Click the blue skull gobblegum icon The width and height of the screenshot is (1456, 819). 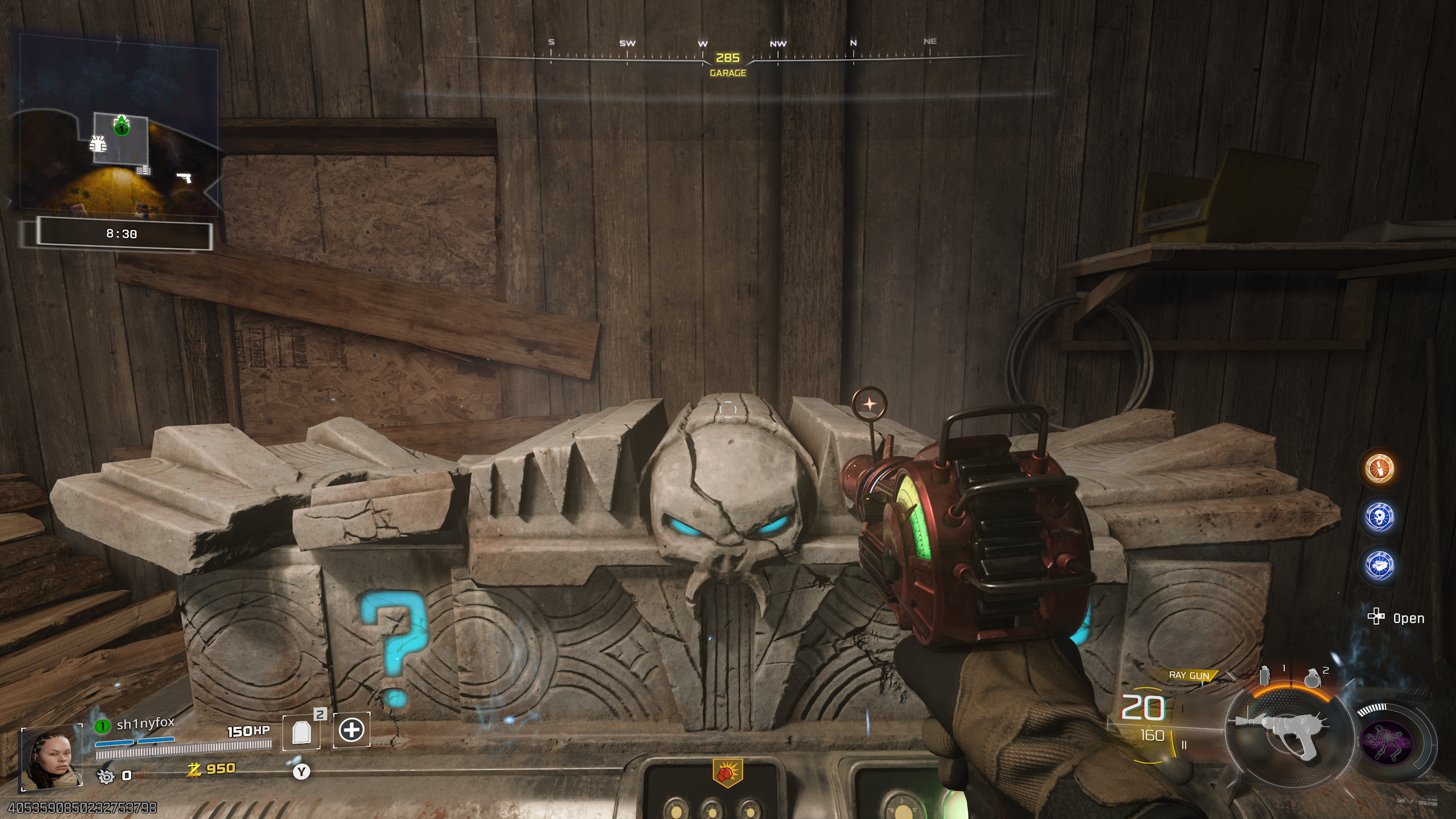click(1379, 517)
